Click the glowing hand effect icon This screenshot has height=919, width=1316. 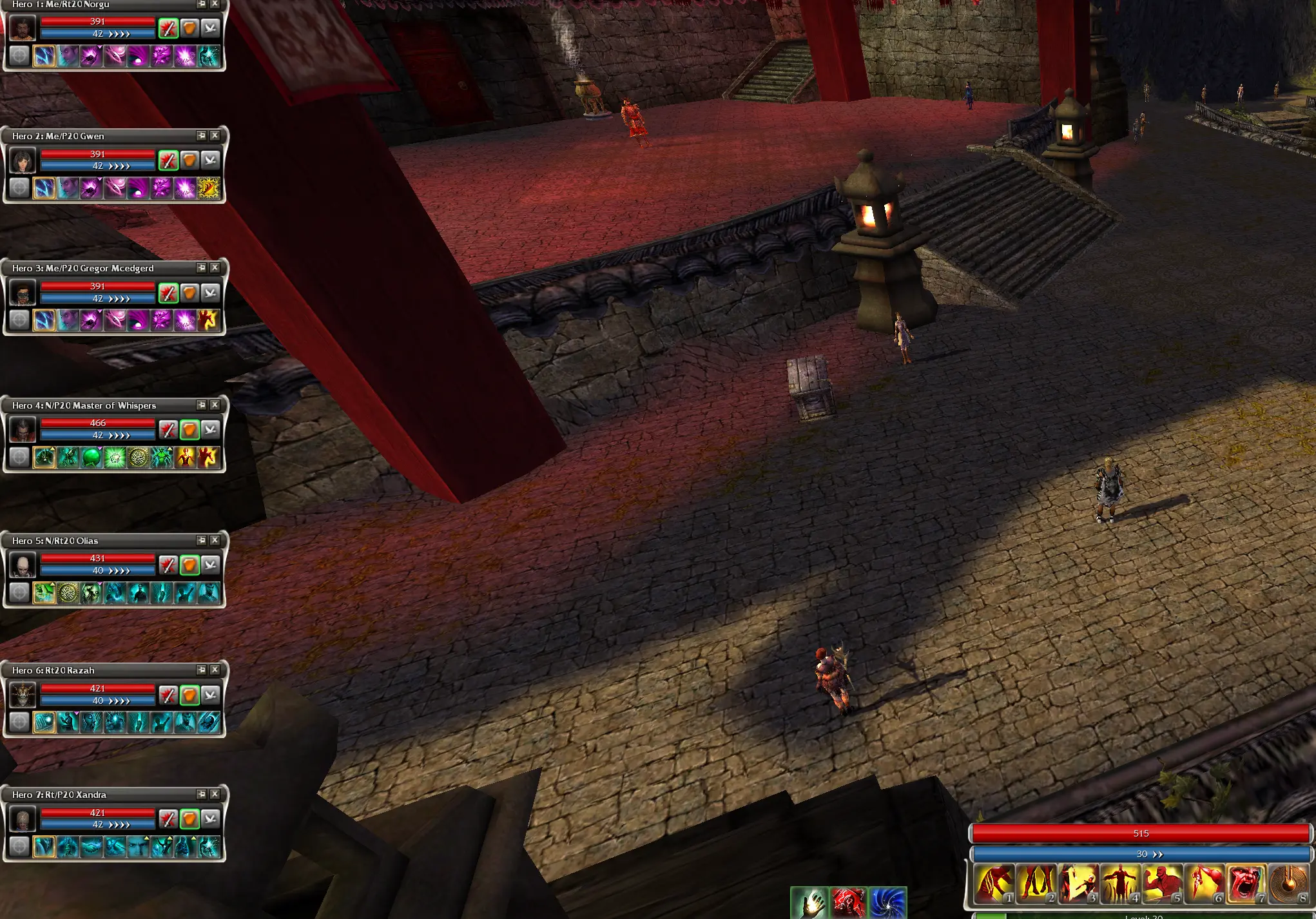[809, 902]
